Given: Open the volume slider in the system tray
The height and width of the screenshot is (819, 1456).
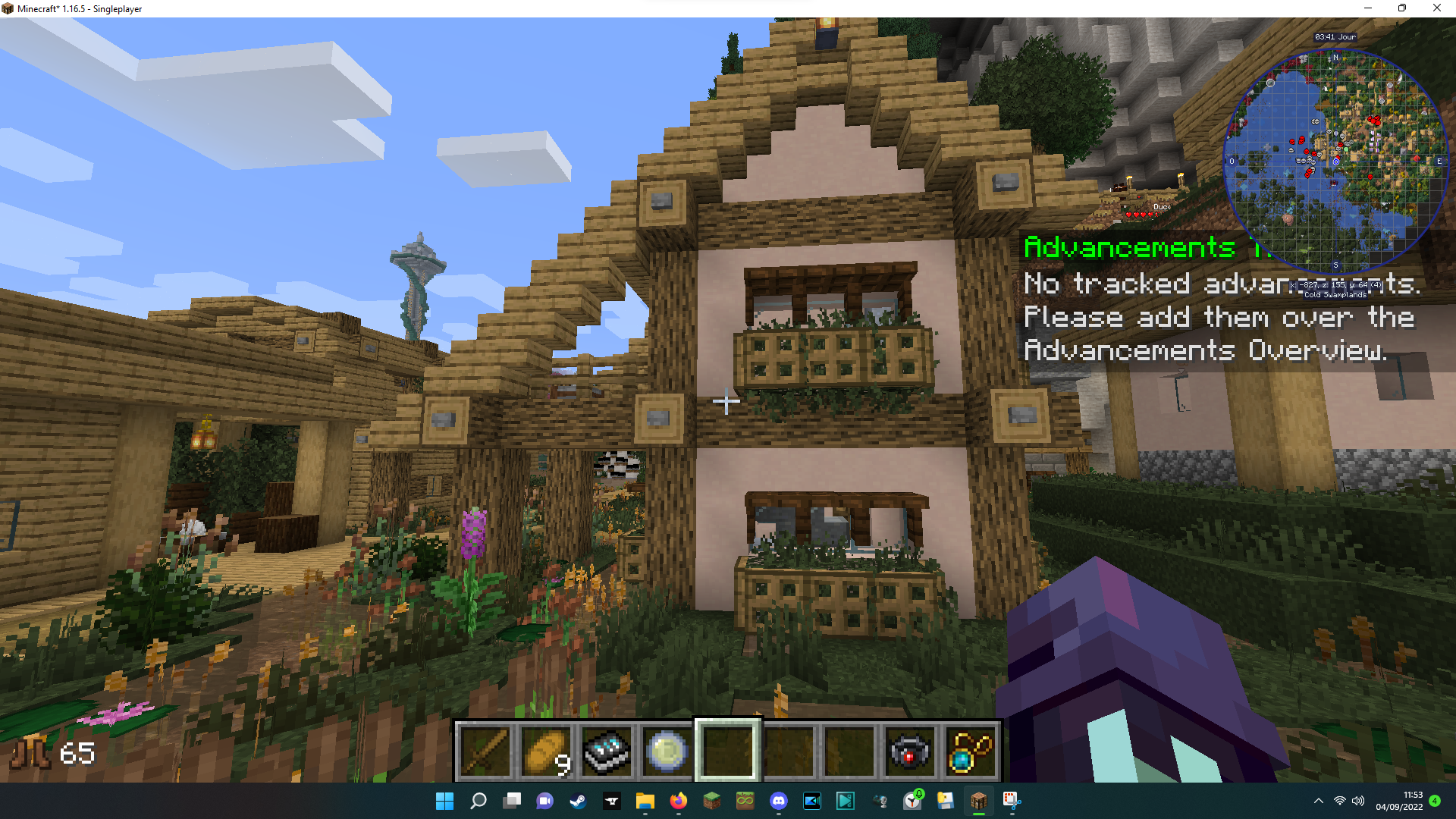Looking at the screenshot, I should pyautogui.click(x=1358, y=801).
